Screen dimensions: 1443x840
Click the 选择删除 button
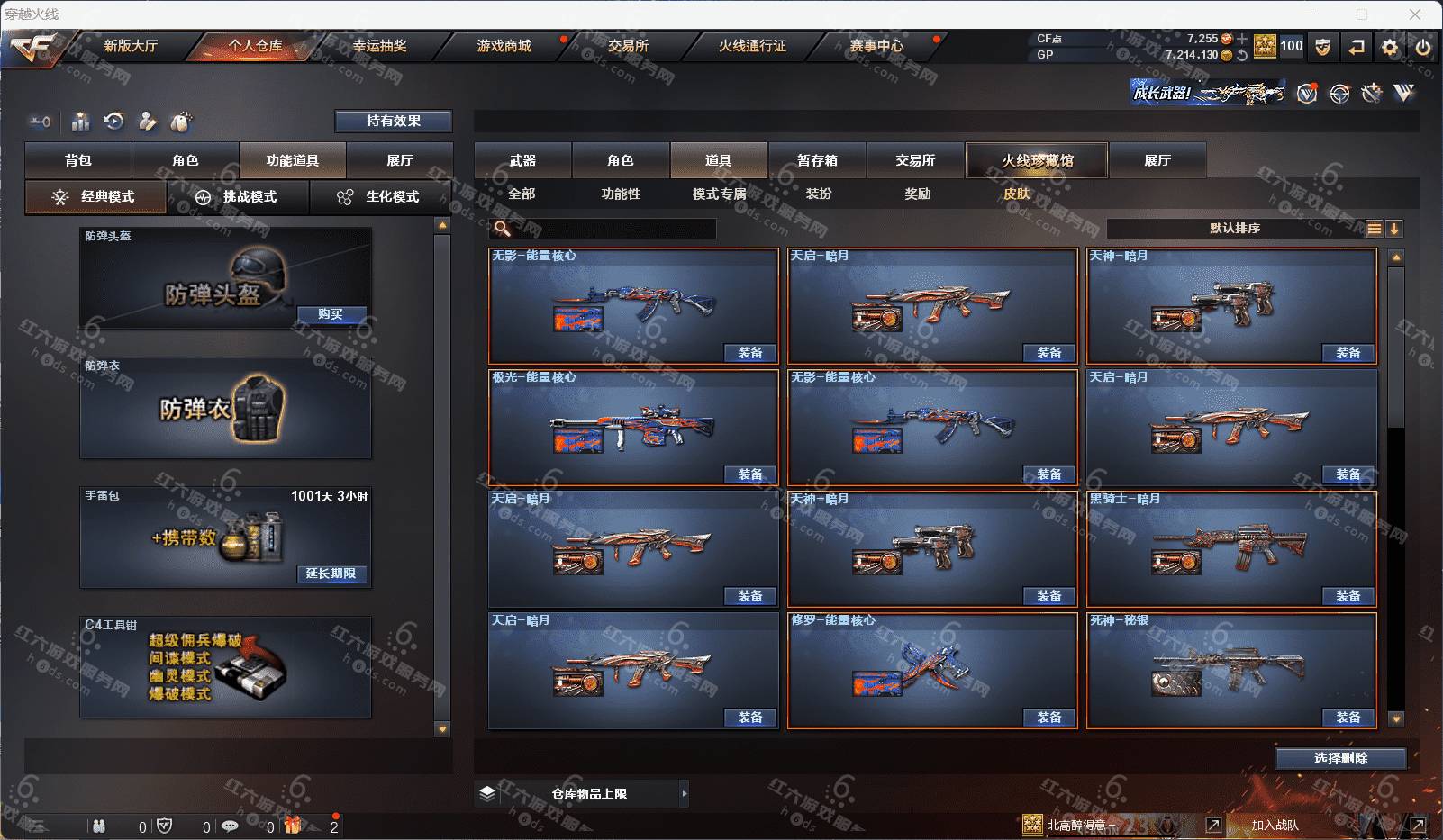(x=1340, y=758)
